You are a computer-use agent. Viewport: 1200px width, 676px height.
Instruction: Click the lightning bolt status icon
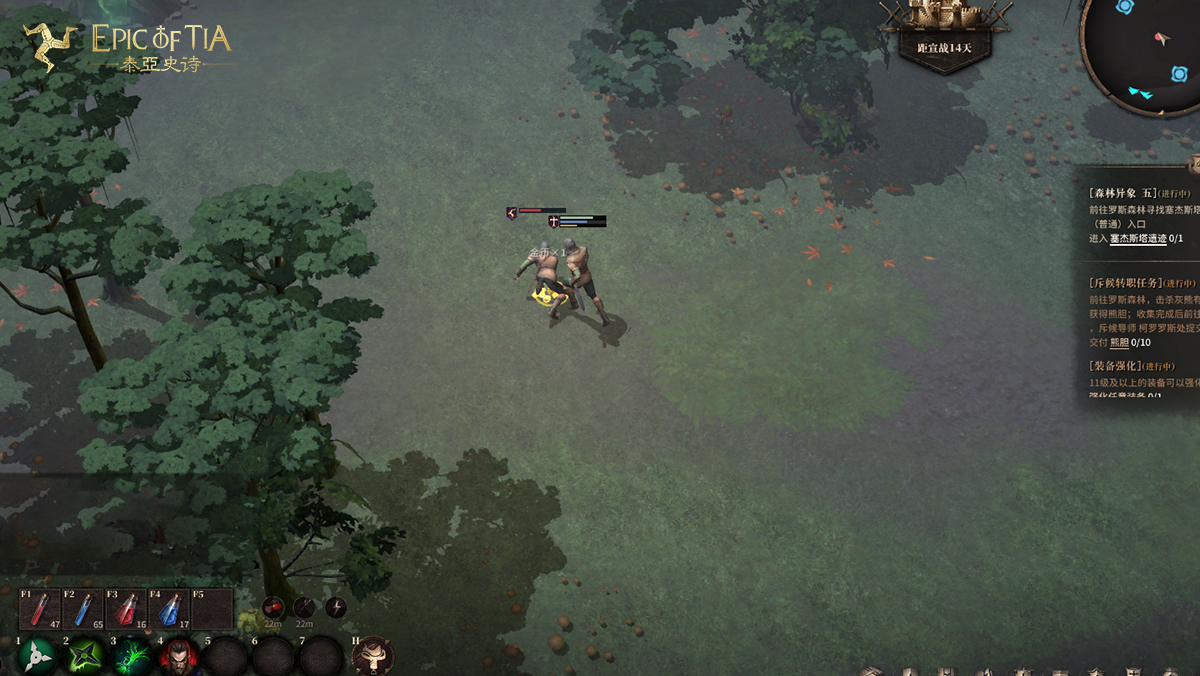click(336, 607)
